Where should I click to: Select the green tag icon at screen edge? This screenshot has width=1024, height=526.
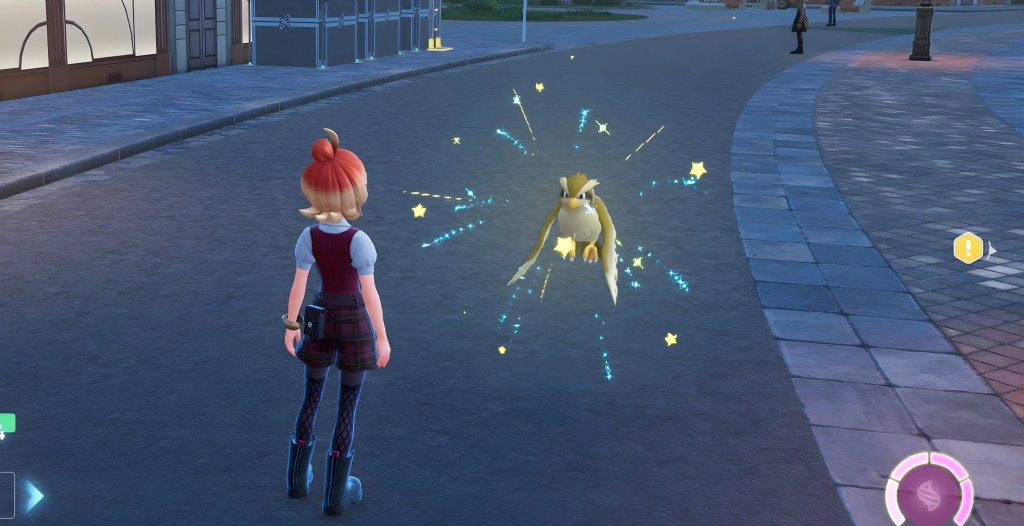pyautogui.click(x=7, y=424)
